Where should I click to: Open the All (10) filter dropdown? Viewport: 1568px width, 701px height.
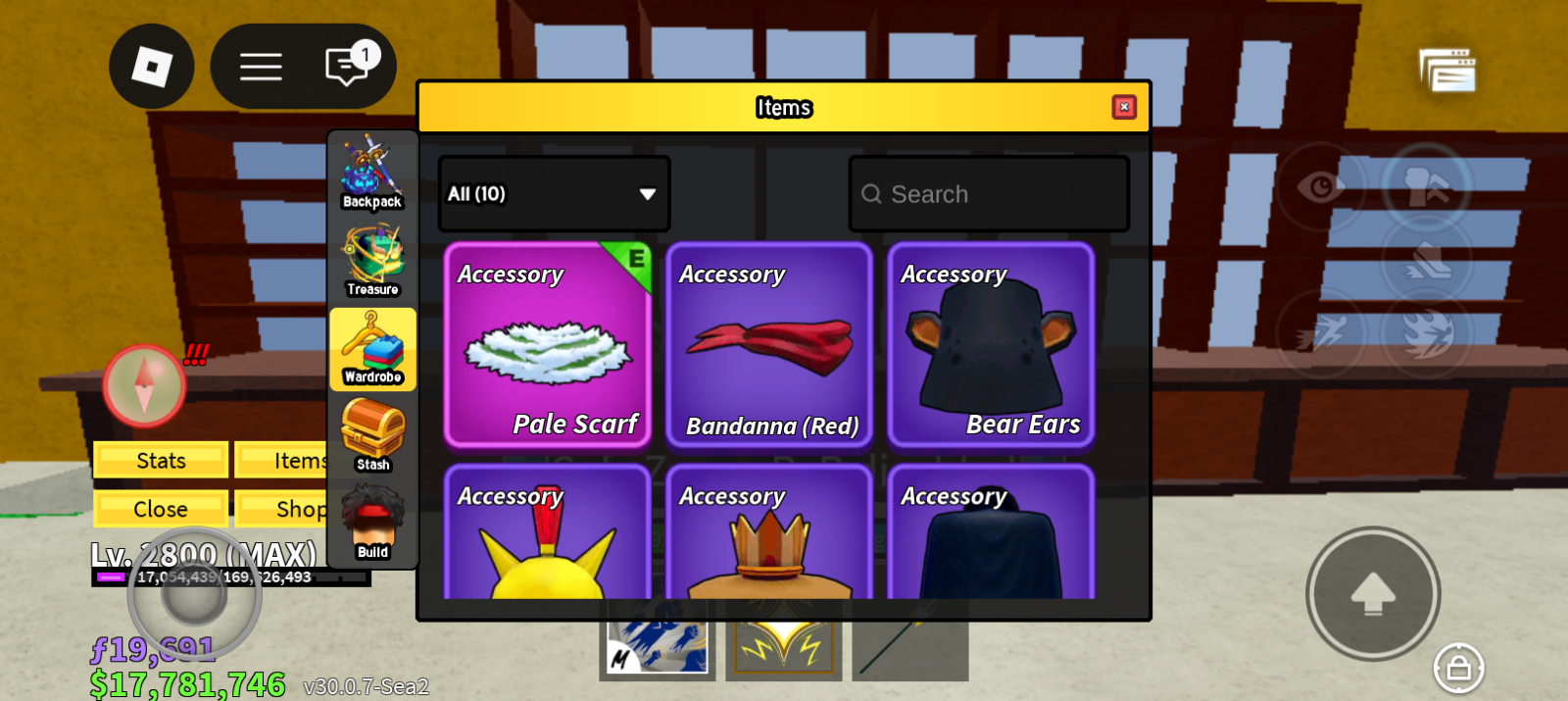point(554,194)
